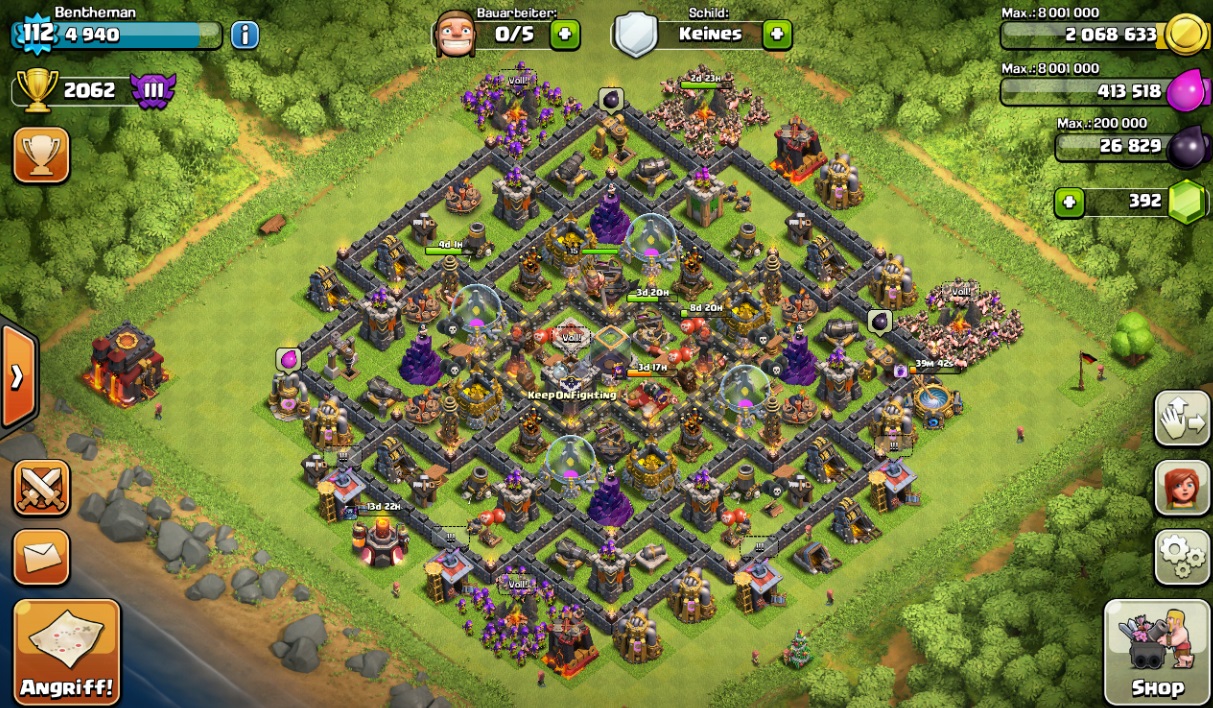The image size is (1213, 708).
Task: Open the Shop
Action: (1157, 651)
